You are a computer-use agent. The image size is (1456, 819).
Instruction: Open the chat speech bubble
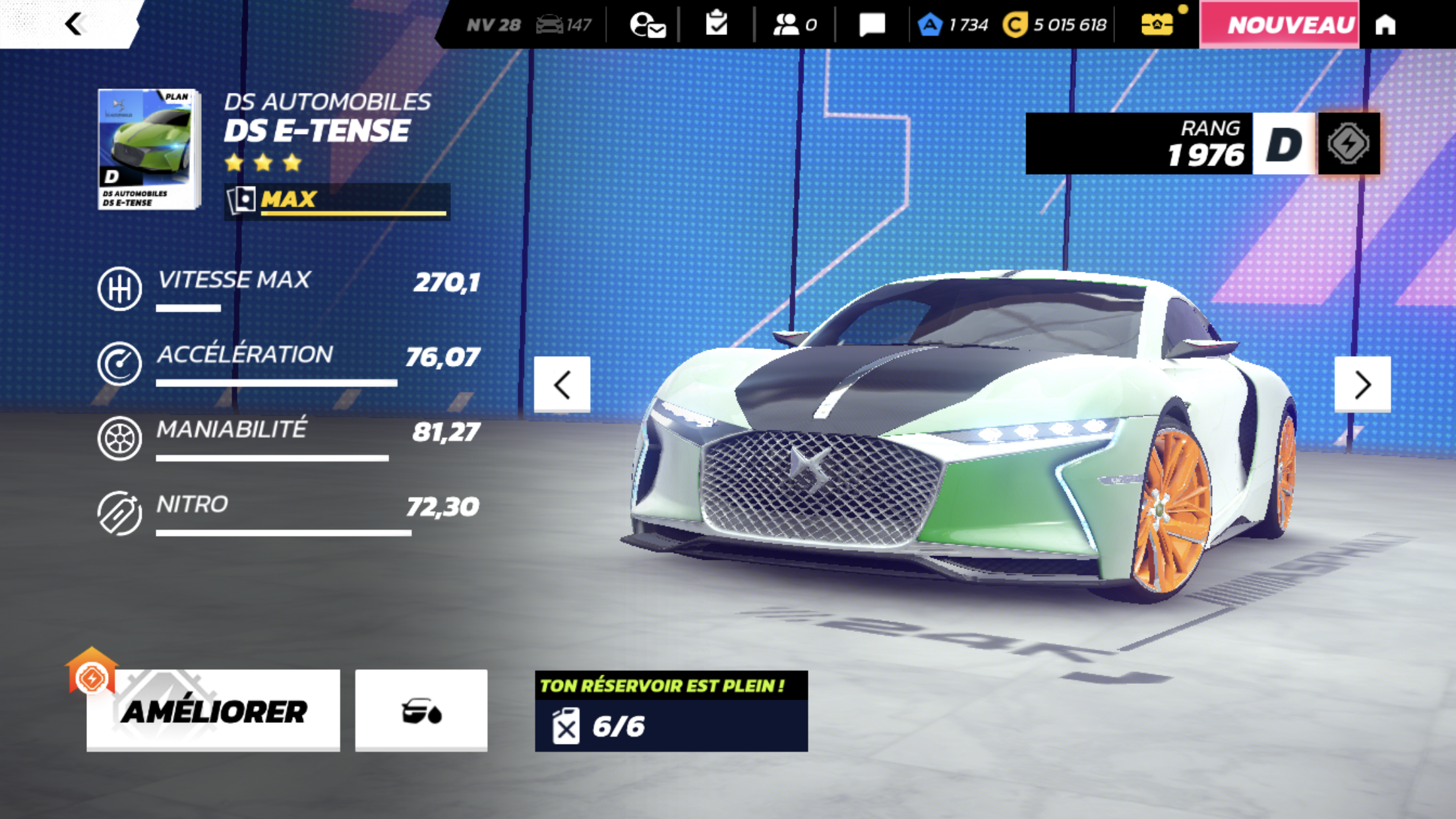(872, 25)
